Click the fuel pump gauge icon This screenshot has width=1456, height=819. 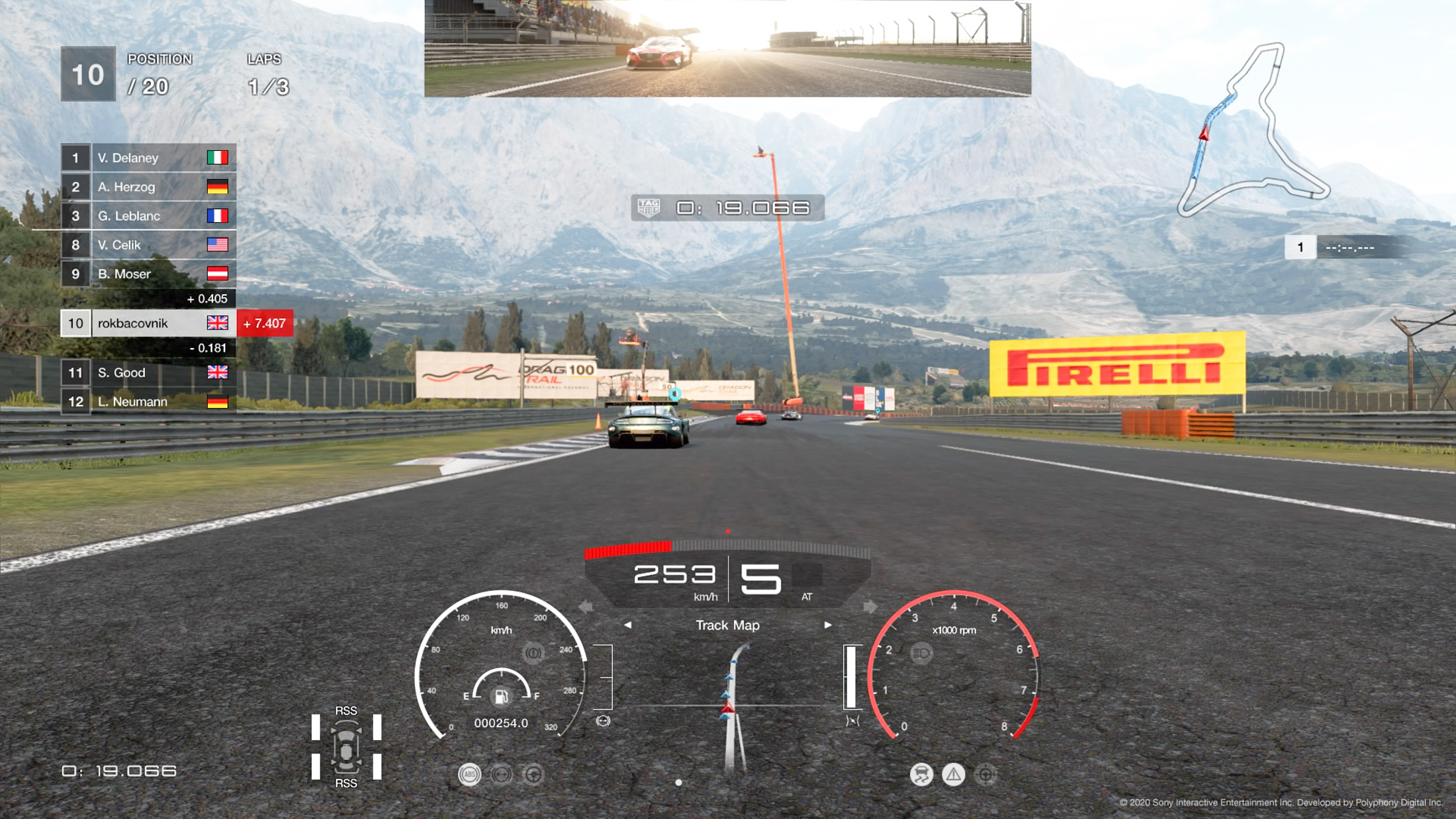click(x=501, y=697)
